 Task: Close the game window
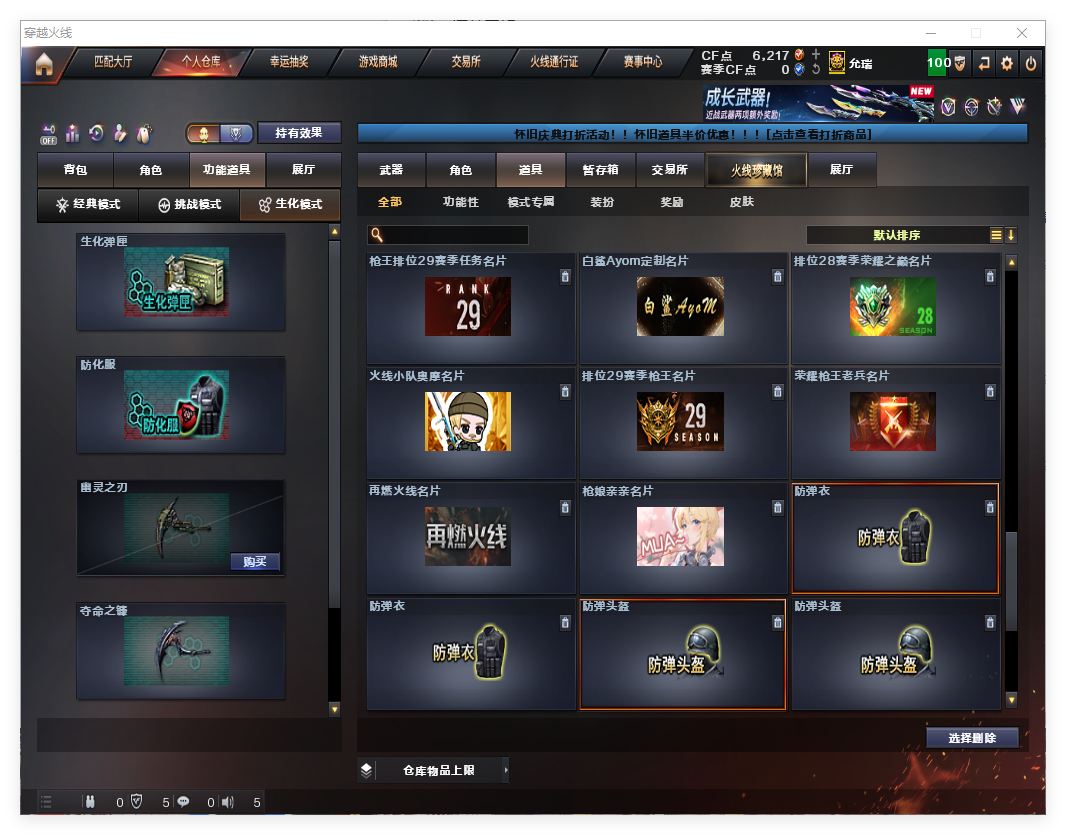point(1022,33)
